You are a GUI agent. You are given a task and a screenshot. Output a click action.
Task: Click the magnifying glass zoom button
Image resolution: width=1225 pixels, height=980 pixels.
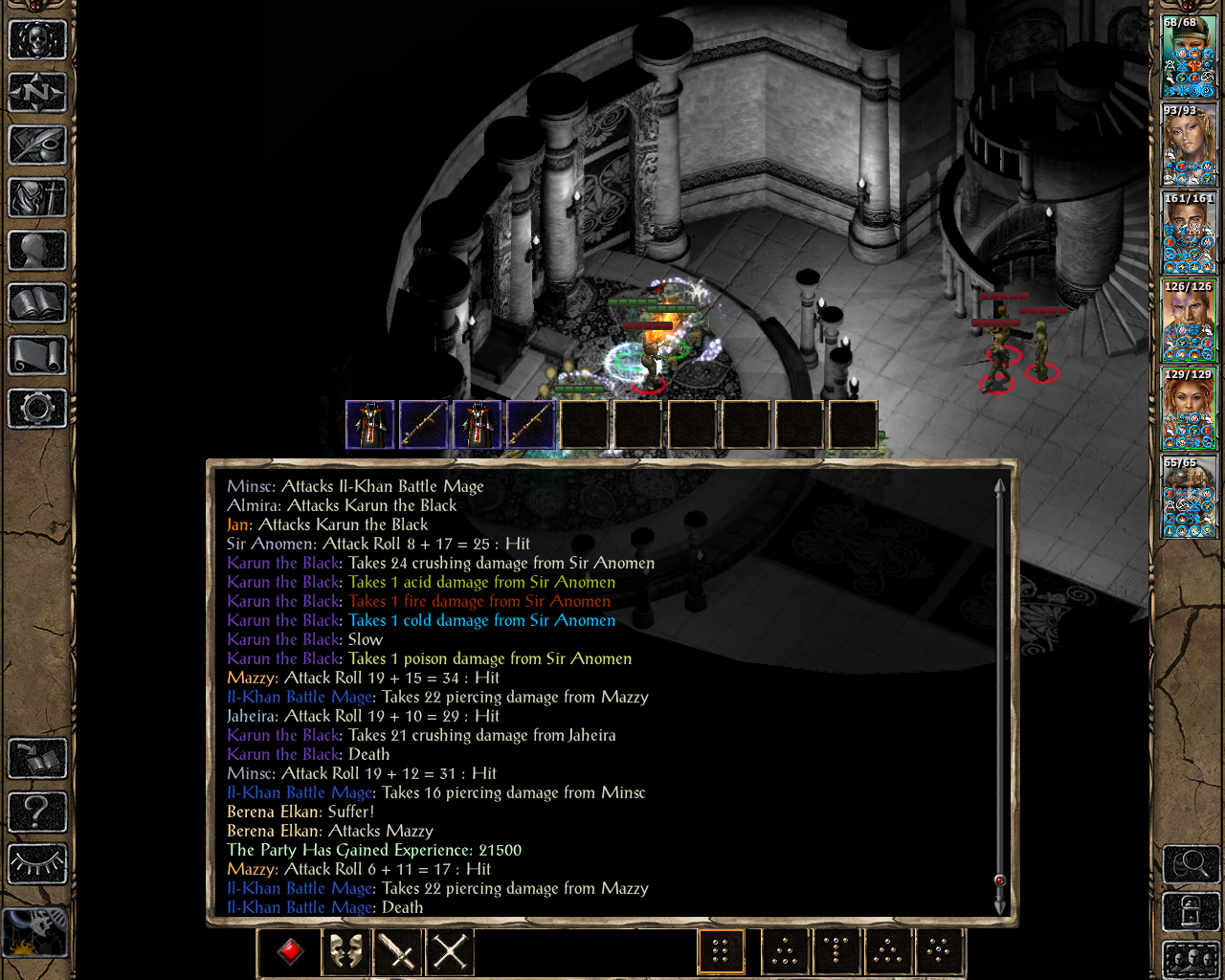pyautogui.click(x=1191, y=864)
